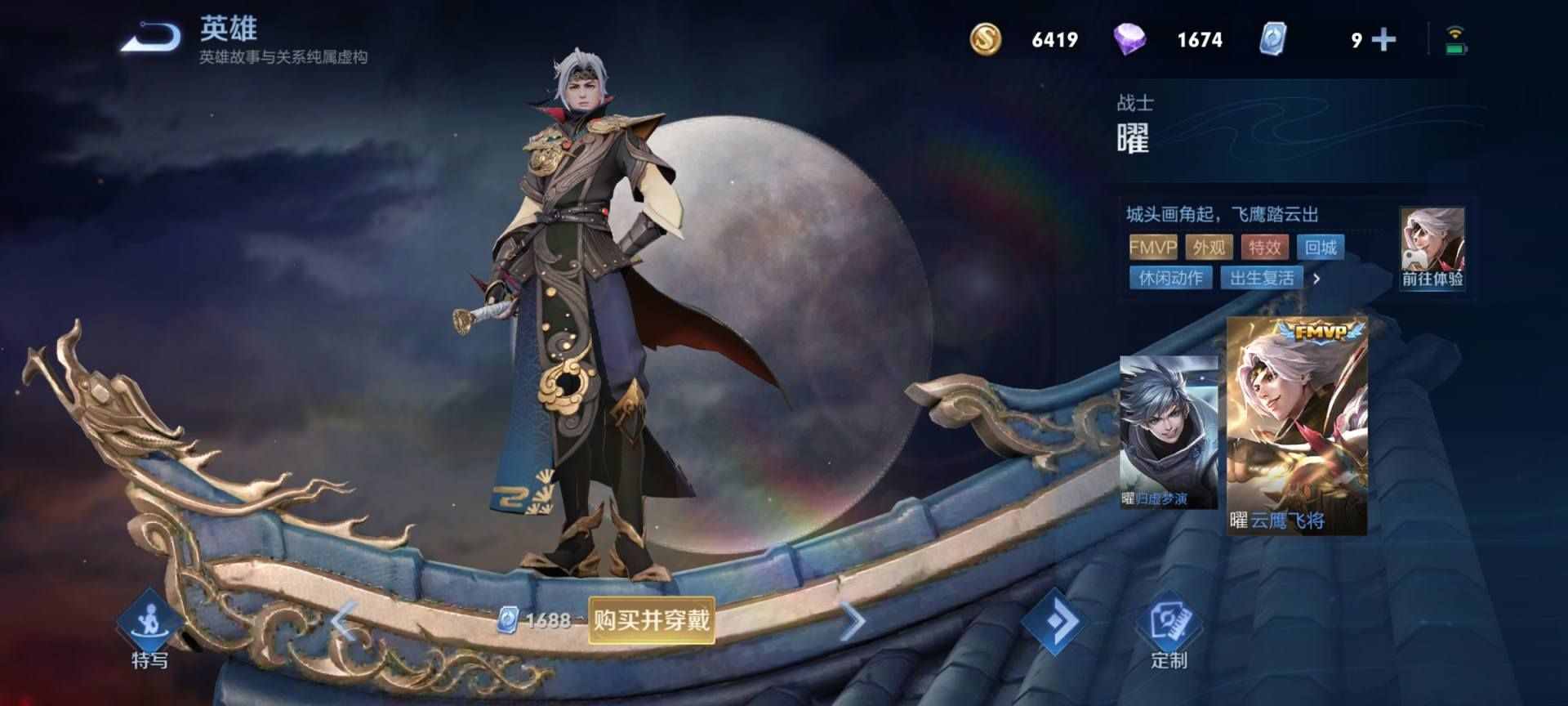Viewport: 1568px width, 706px height.
Task: Select the 回城 tag
Action: coord(1321,248)
